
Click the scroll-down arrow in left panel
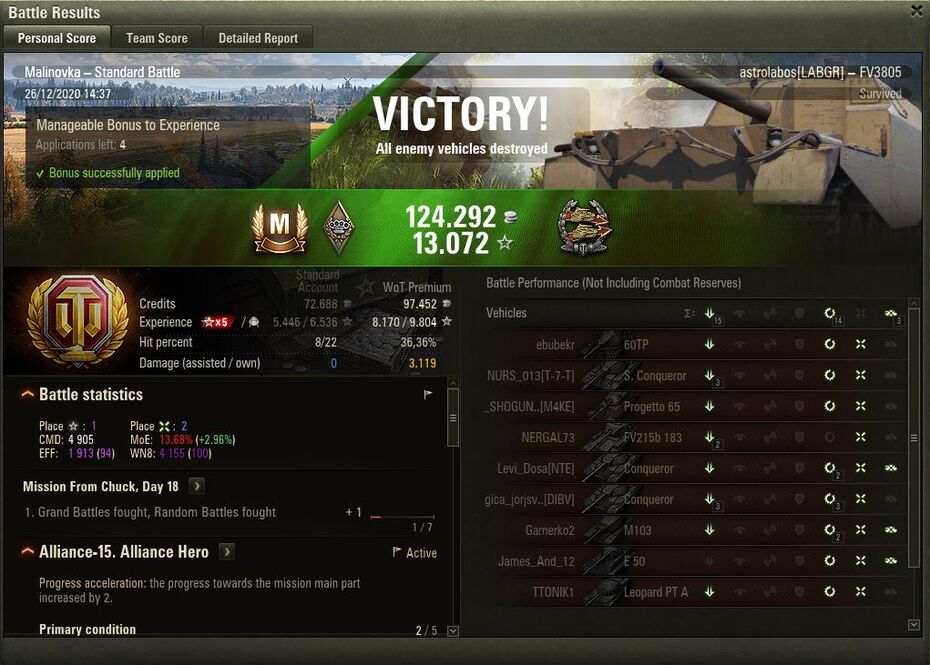point(453,631)
